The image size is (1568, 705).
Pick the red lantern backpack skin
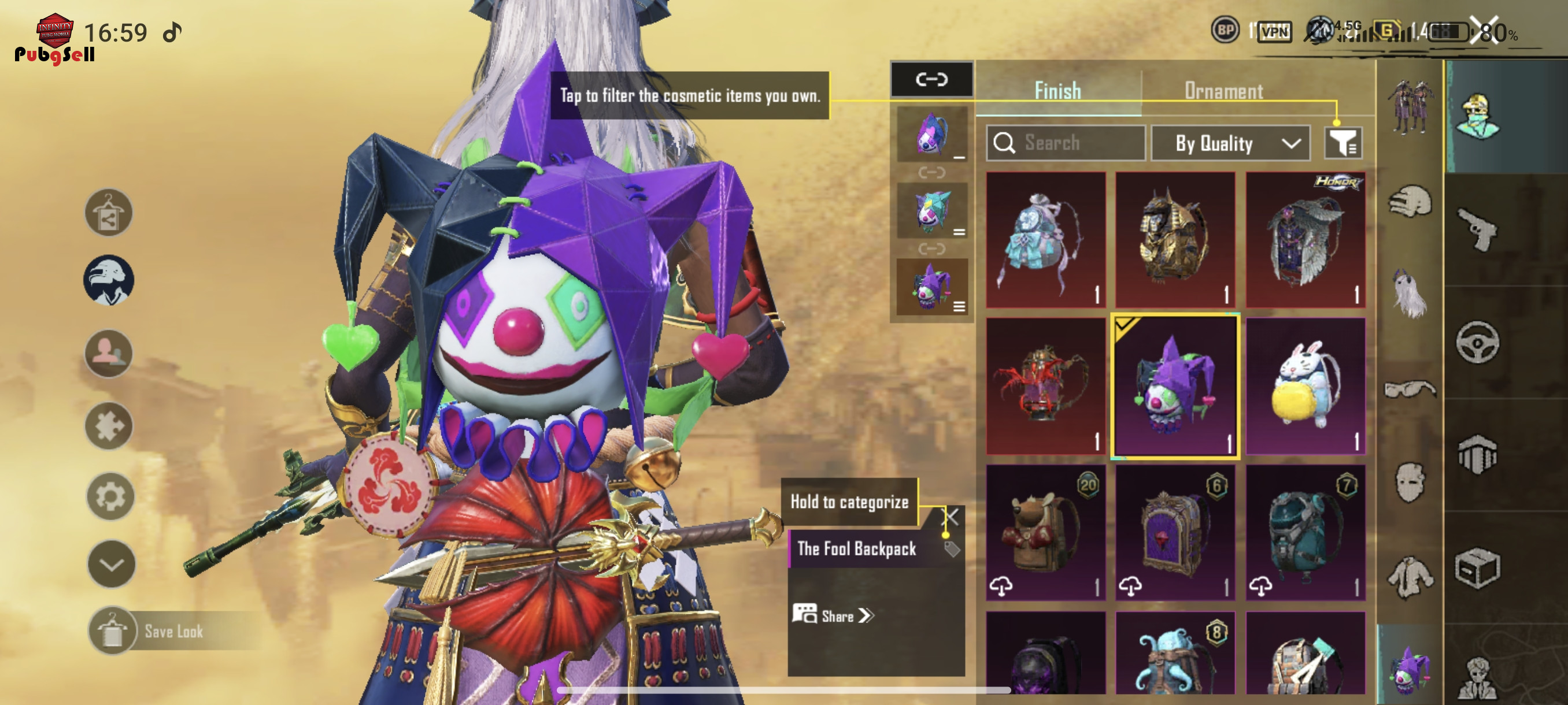point(1045,386)
